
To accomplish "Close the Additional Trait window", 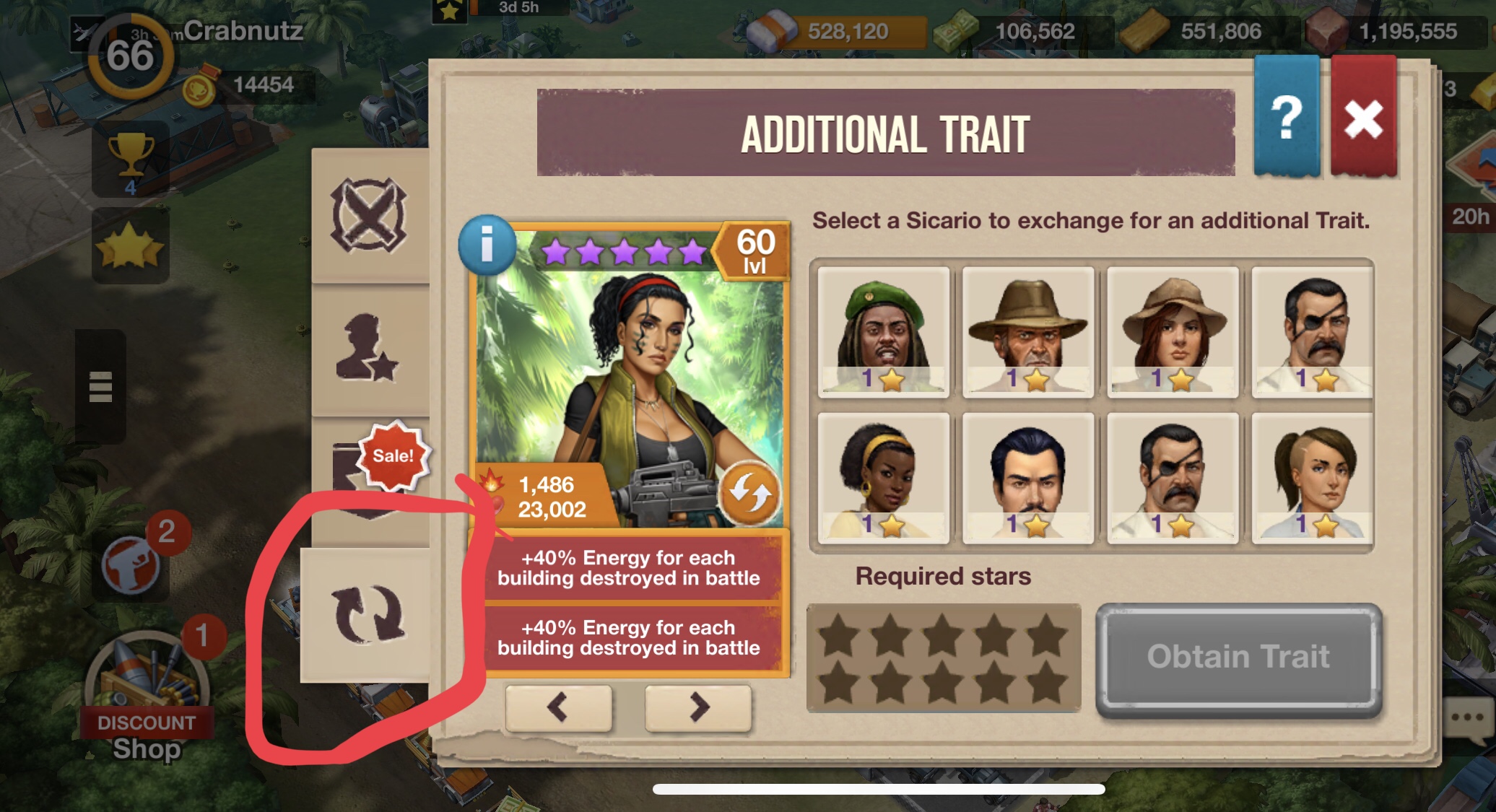I will tap(1362, 118).
